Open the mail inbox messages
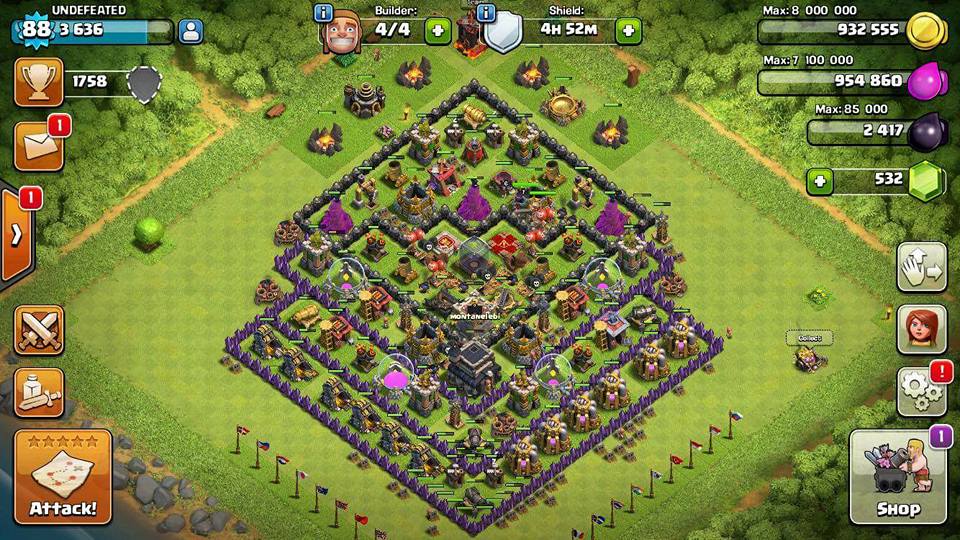 point(38,146)
